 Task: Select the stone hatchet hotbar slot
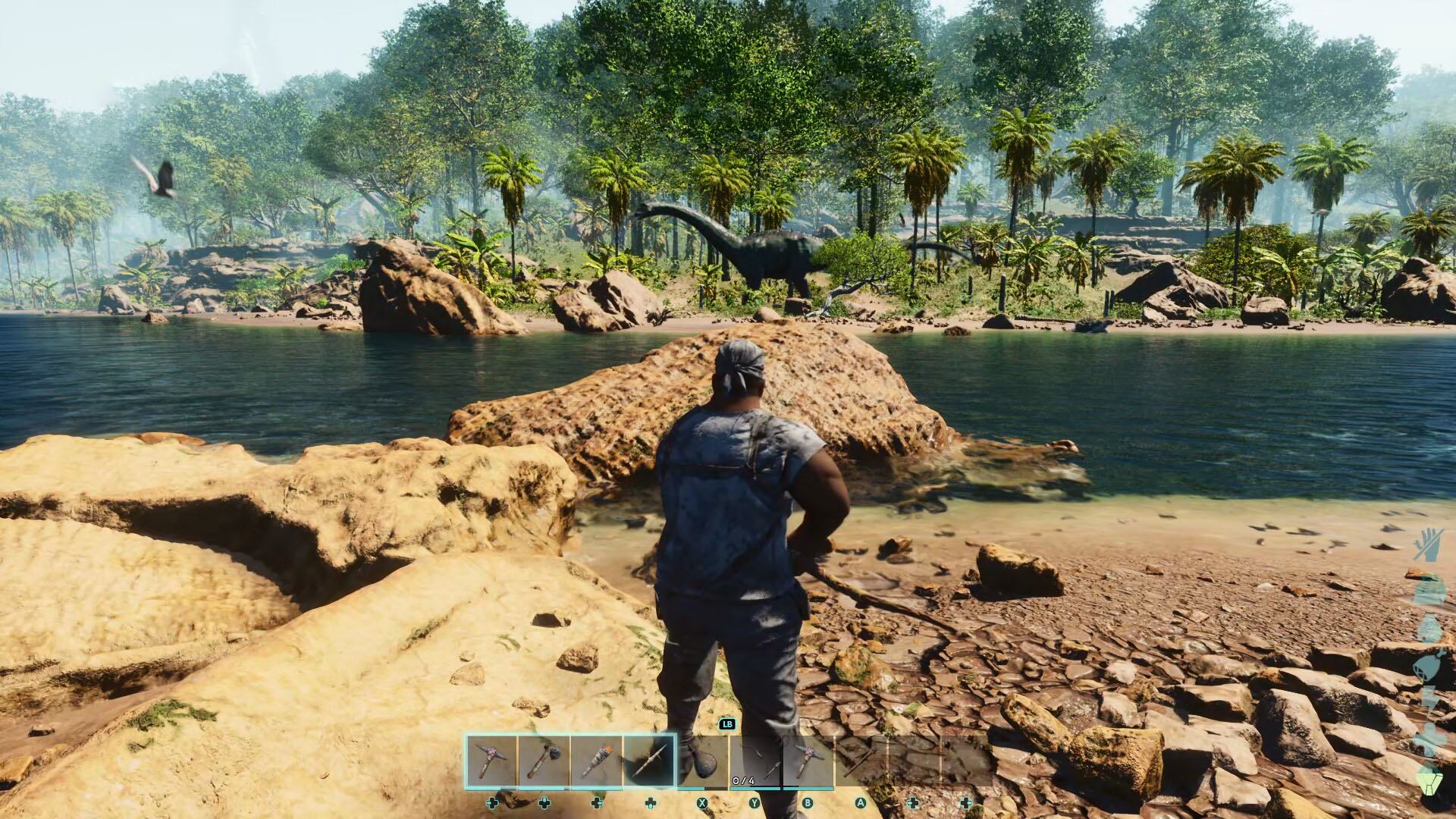point(544,761)
